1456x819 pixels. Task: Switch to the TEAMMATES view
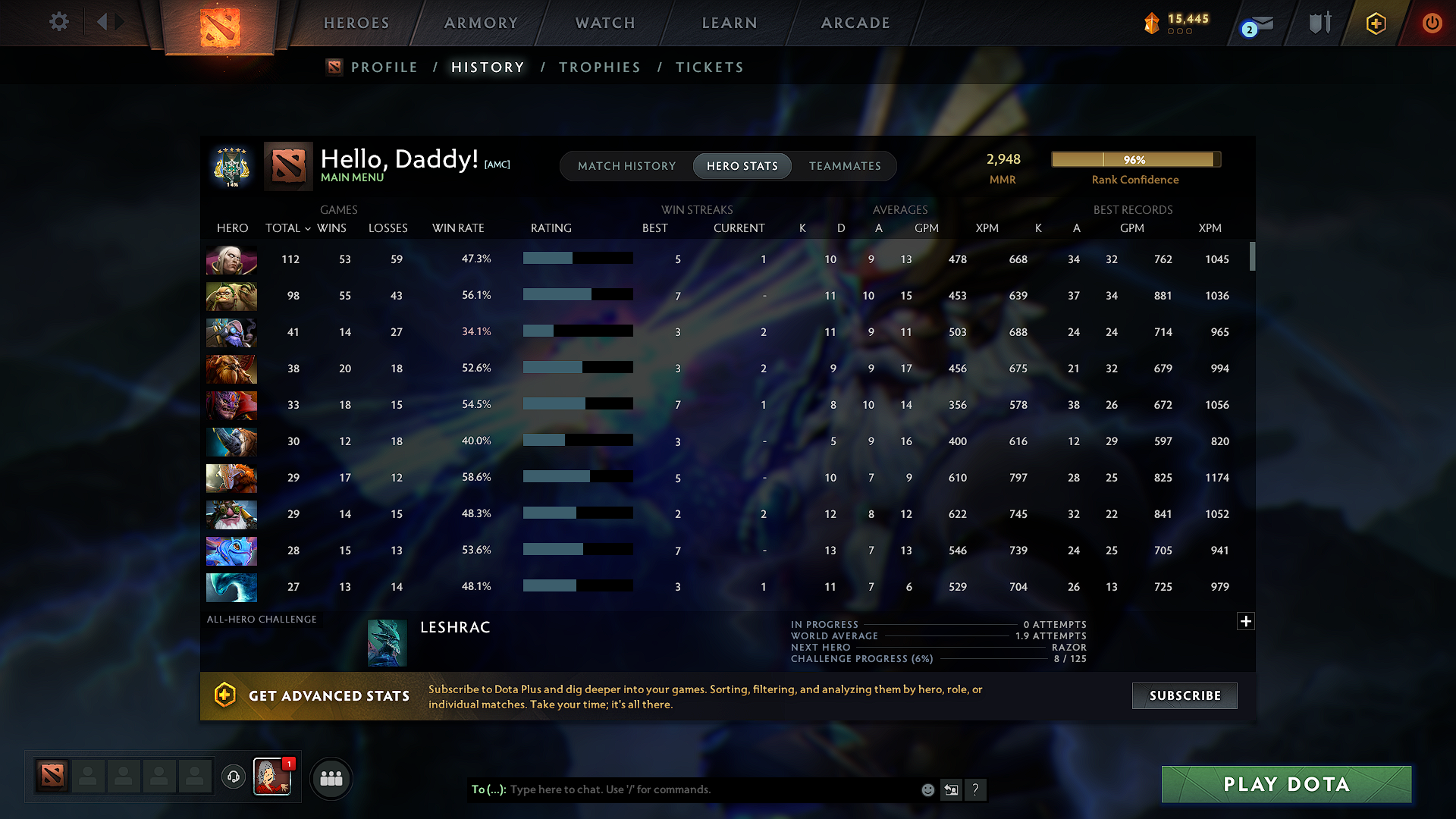click(x=845, y=166)
